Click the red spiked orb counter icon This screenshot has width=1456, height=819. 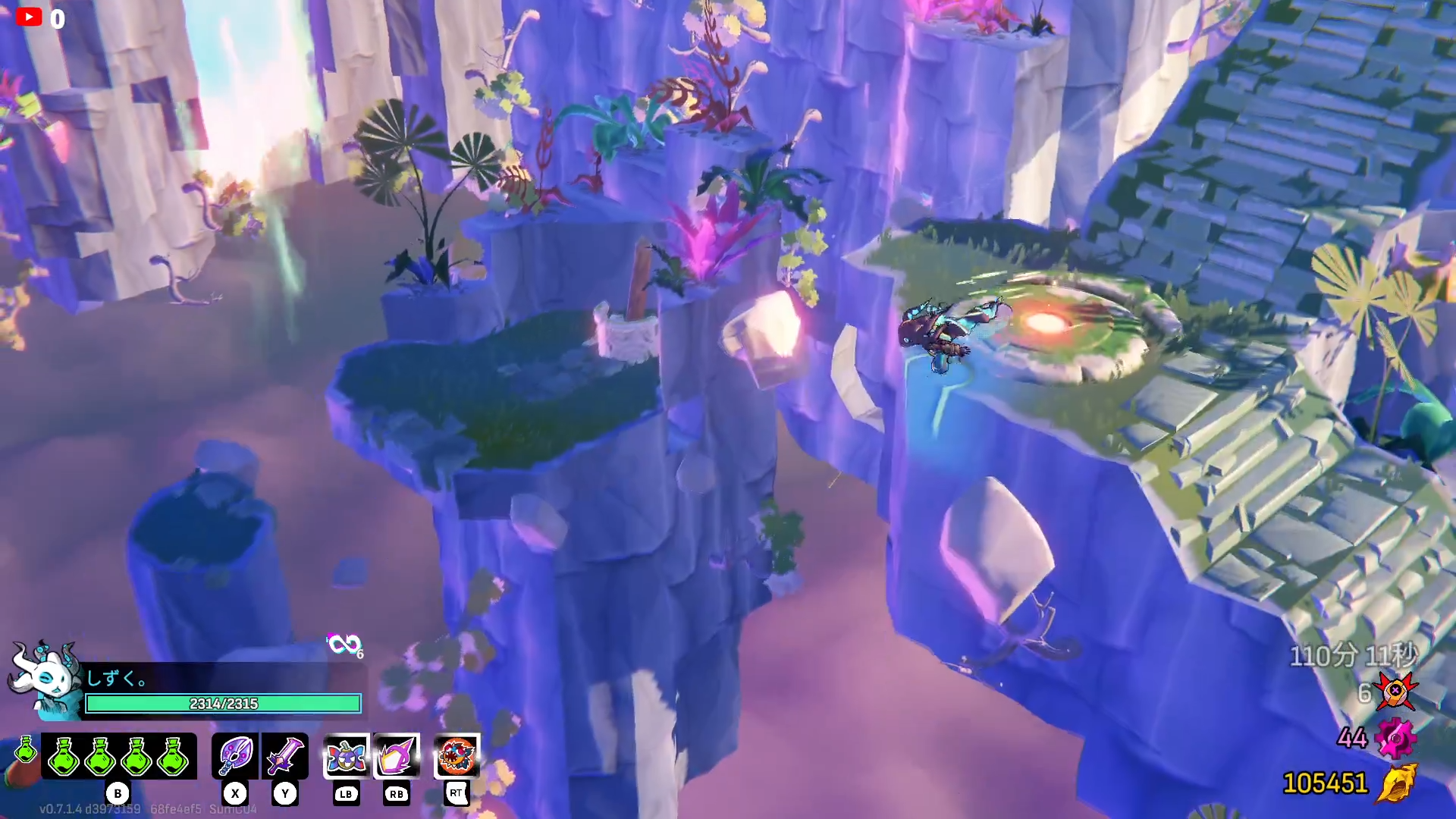click(x=1395, y=692)
